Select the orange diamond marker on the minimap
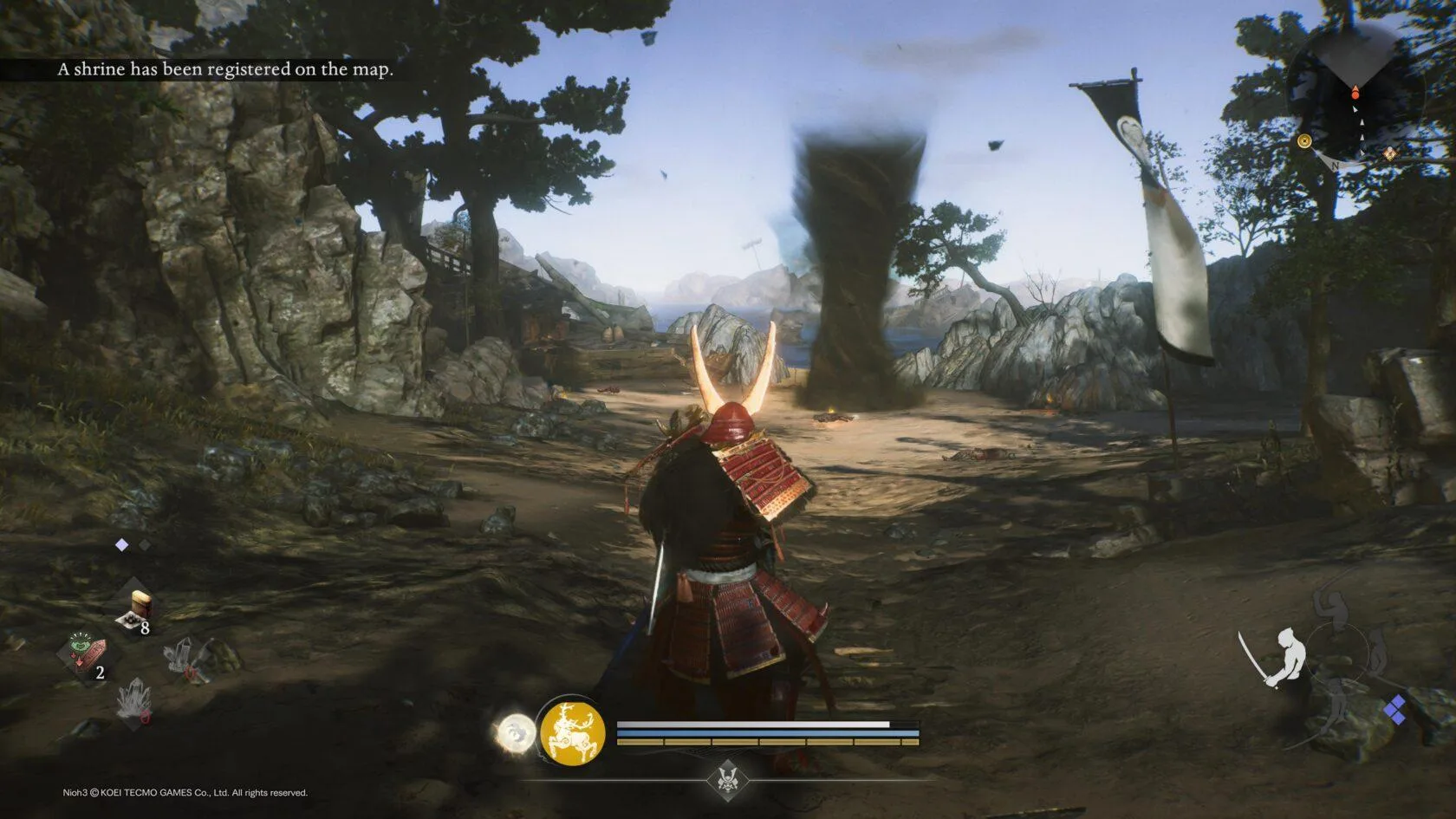 1389,153
